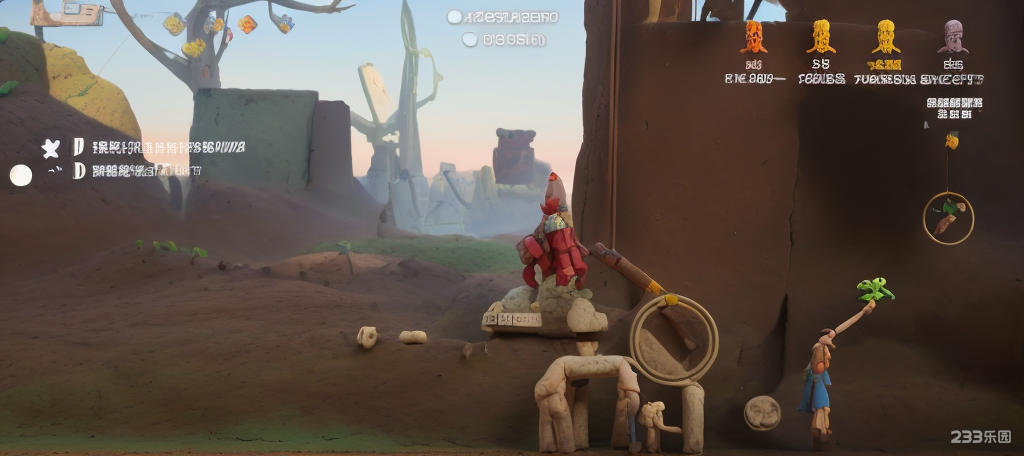Select the orange character head icon
The width and height of the screenshot is (1024, 456).
point(754,37)
